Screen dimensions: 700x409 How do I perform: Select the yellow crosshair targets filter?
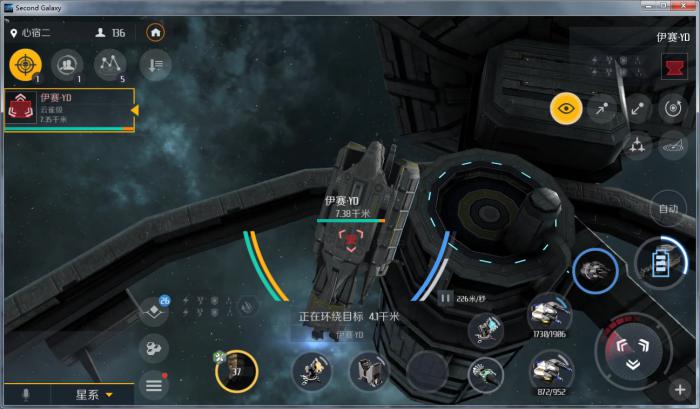pyautogui.click(x=25, y=64)
